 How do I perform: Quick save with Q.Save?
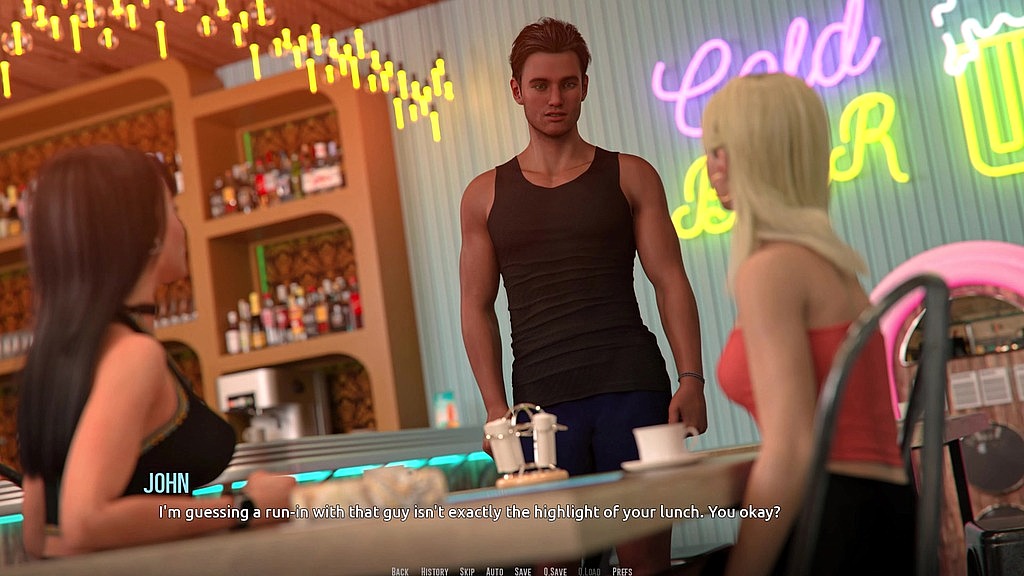(x=555, y=571)
